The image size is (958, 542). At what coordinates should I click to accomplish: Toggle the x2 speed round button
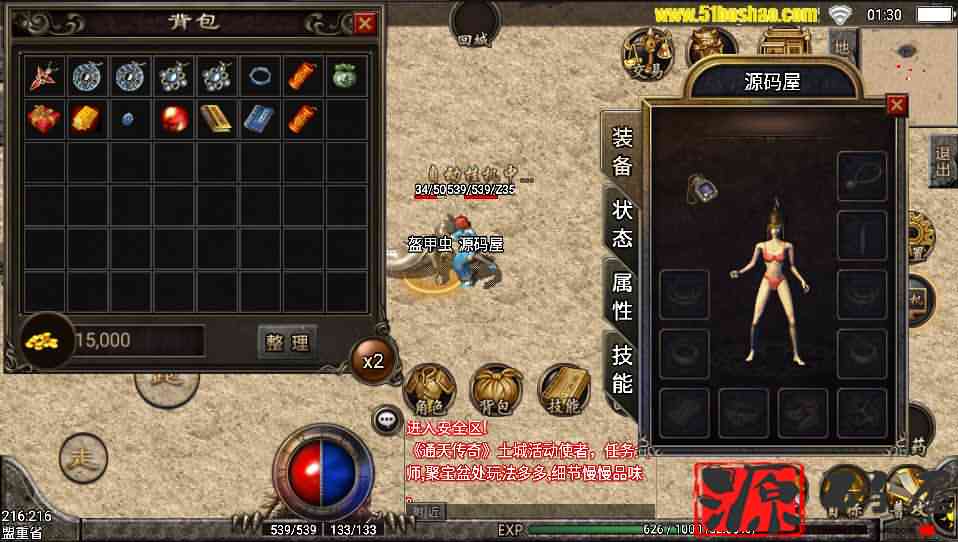(x=373, y=361)
